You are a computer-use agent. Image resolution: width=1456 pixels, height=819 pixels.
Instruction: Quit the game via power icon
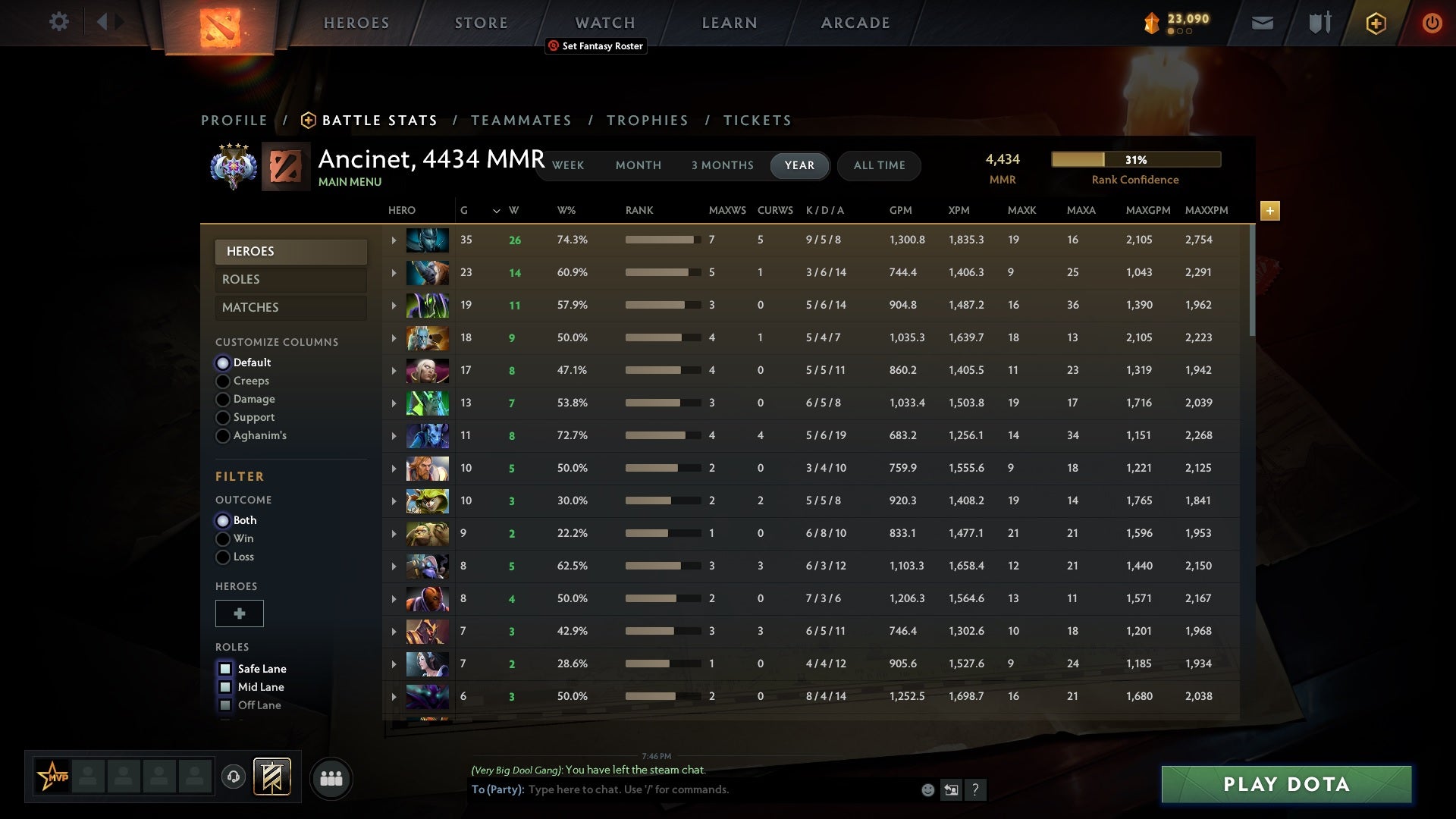[x=1432, y=23]
